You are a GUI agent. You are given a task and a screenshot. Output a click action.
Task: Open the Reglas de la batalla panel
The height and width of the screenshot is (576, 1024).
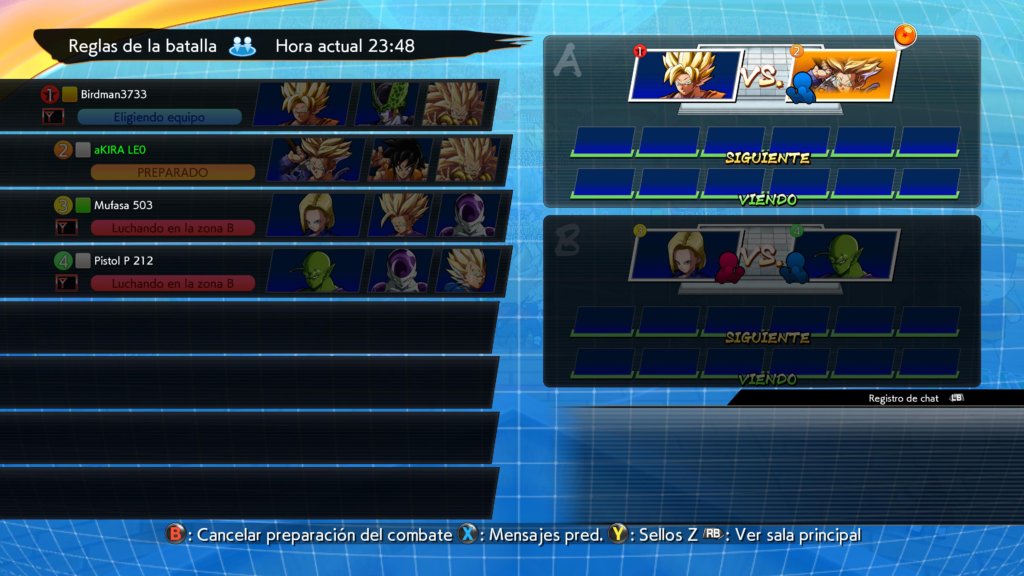point(143,46)
